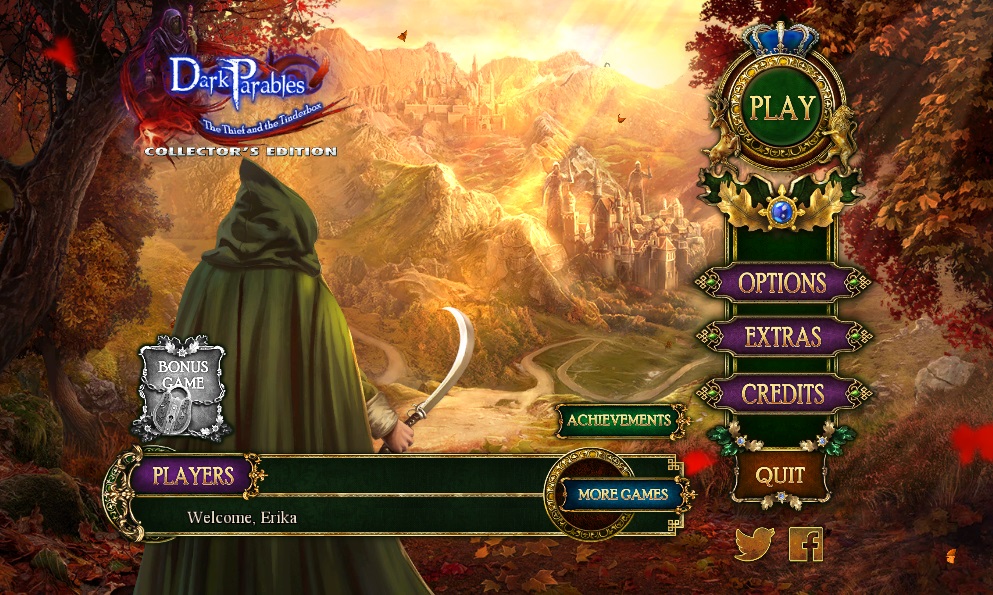The image size is (993, 595).
Task: Open the Players profile list
Action: pos(193,475)
